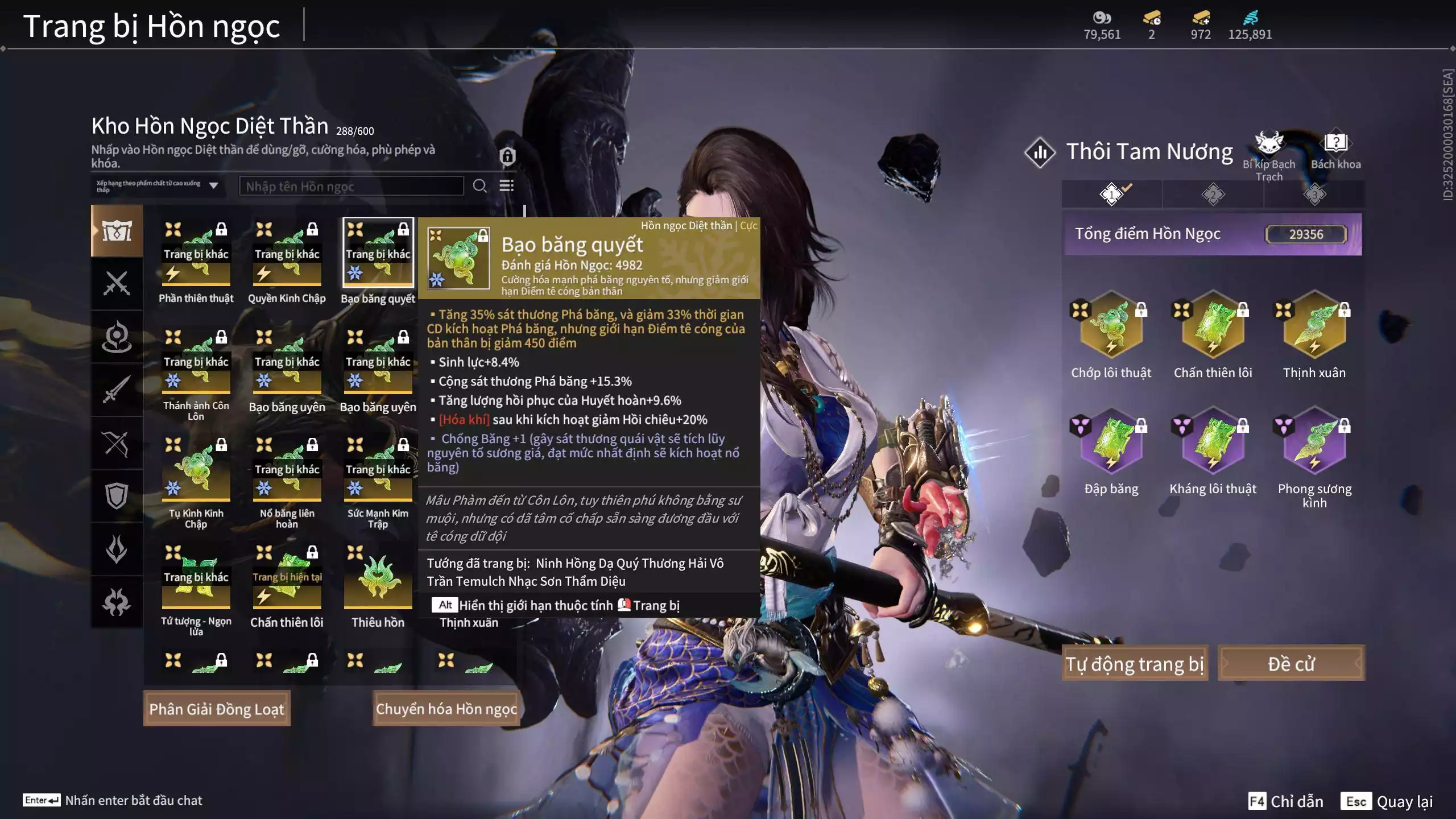This screenshot has width=1456, height=819.
Task: Click the magnifying glass search icon
Action: (479, 186)
